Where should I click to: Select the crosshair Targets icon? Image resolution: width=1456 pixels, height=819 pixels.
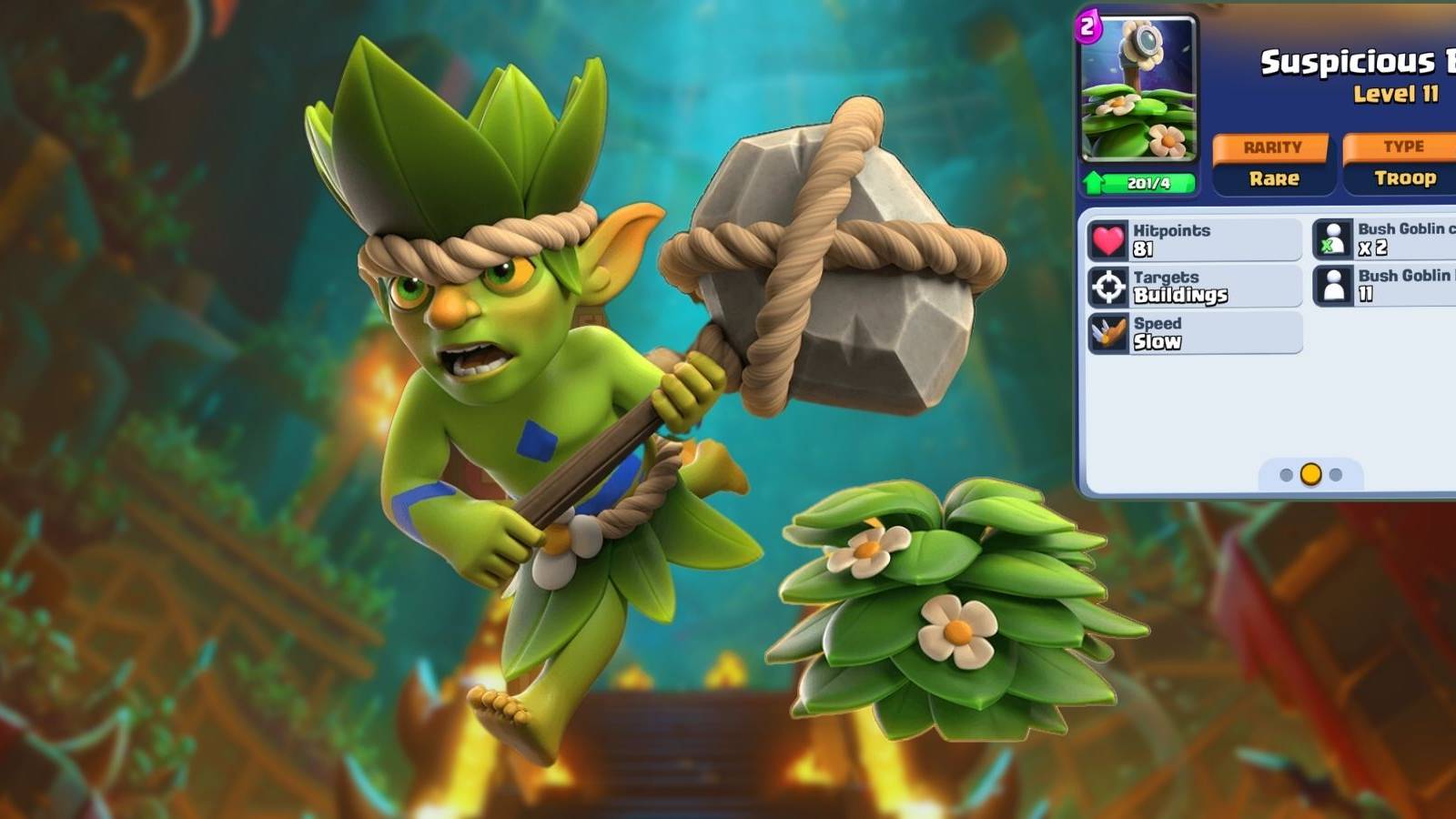coord(1107,285)
